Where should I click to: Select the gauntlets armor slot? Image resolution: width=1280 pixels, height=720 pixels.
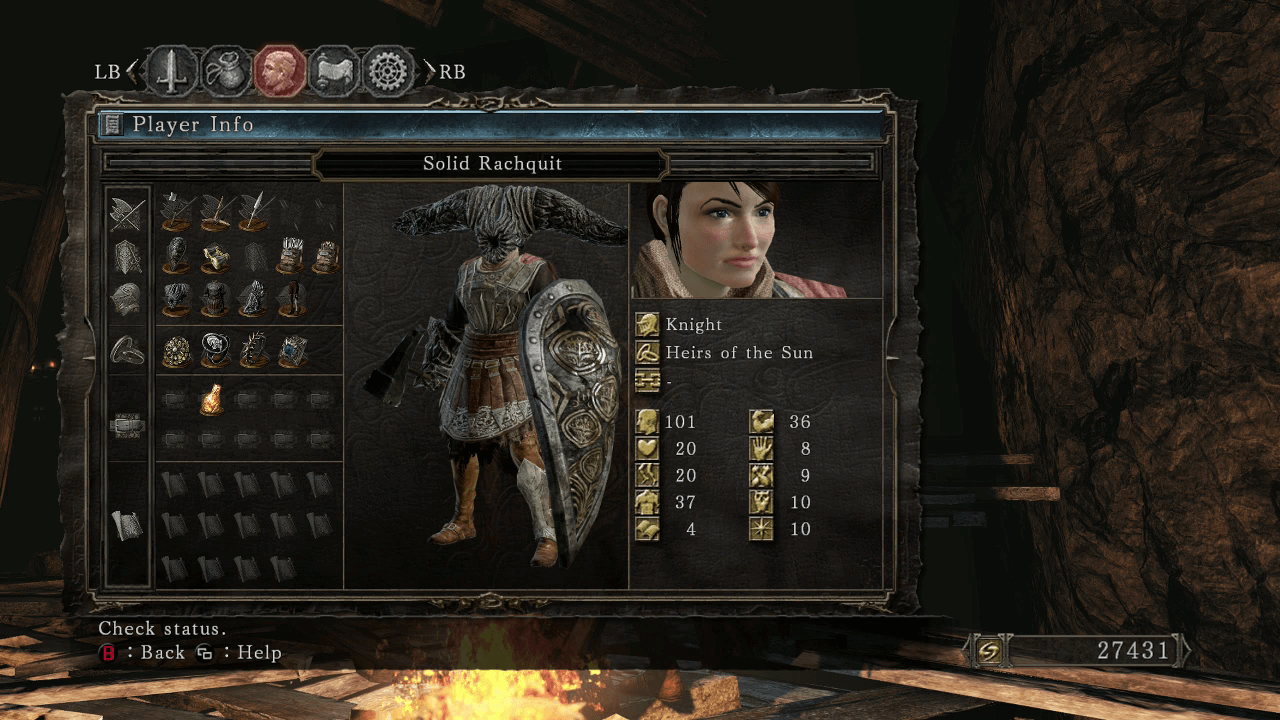click(x=253, y=297)
